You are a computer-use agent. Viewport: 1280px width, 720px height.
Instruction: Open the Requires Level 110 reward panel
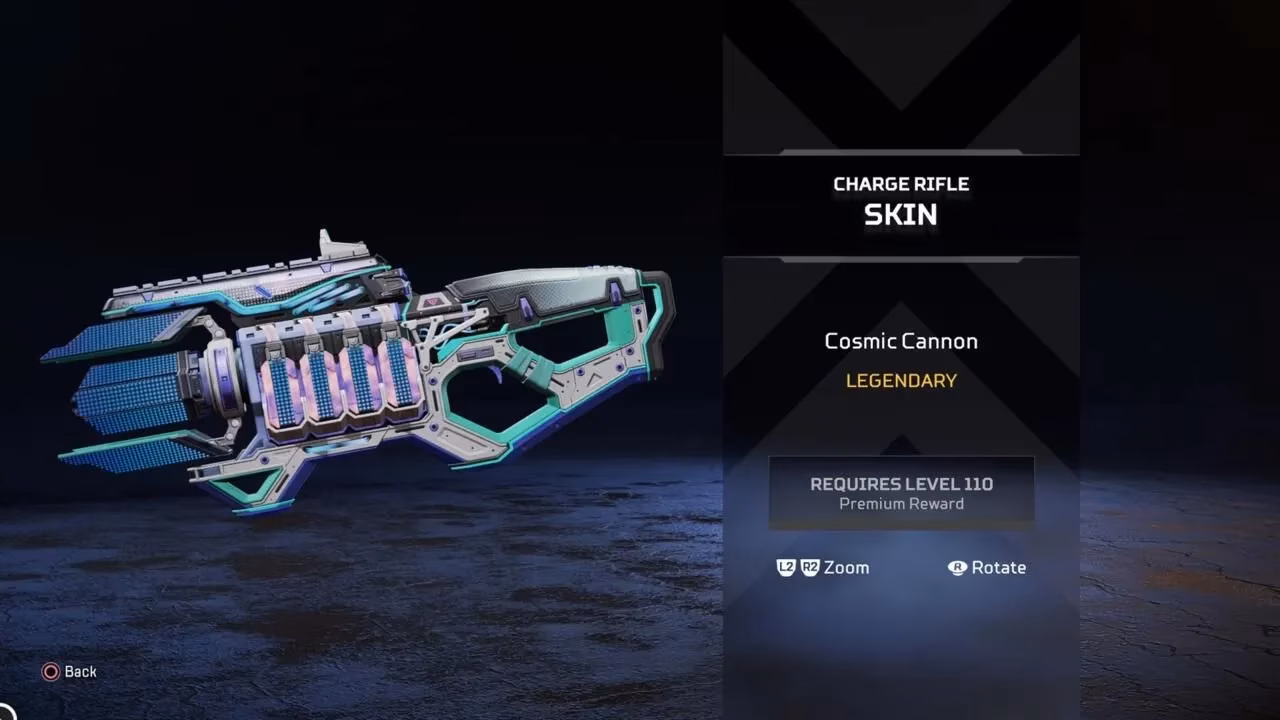coord(900,490)
